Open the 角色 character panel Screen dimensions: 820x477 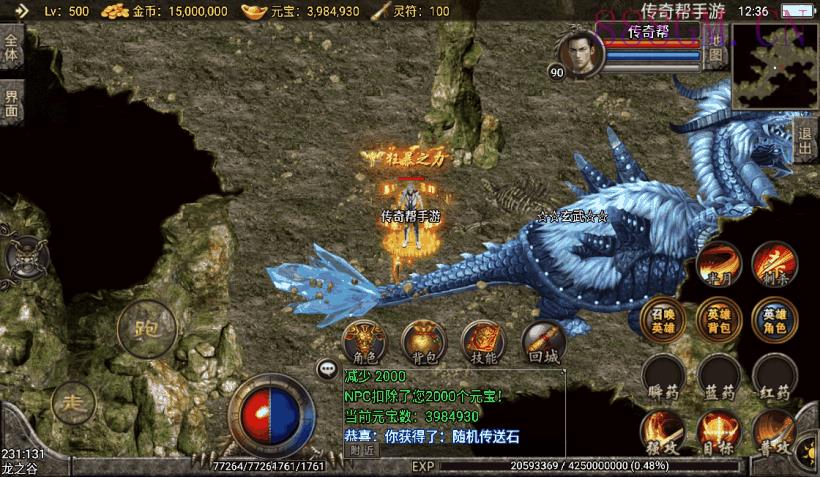[362, 342]
